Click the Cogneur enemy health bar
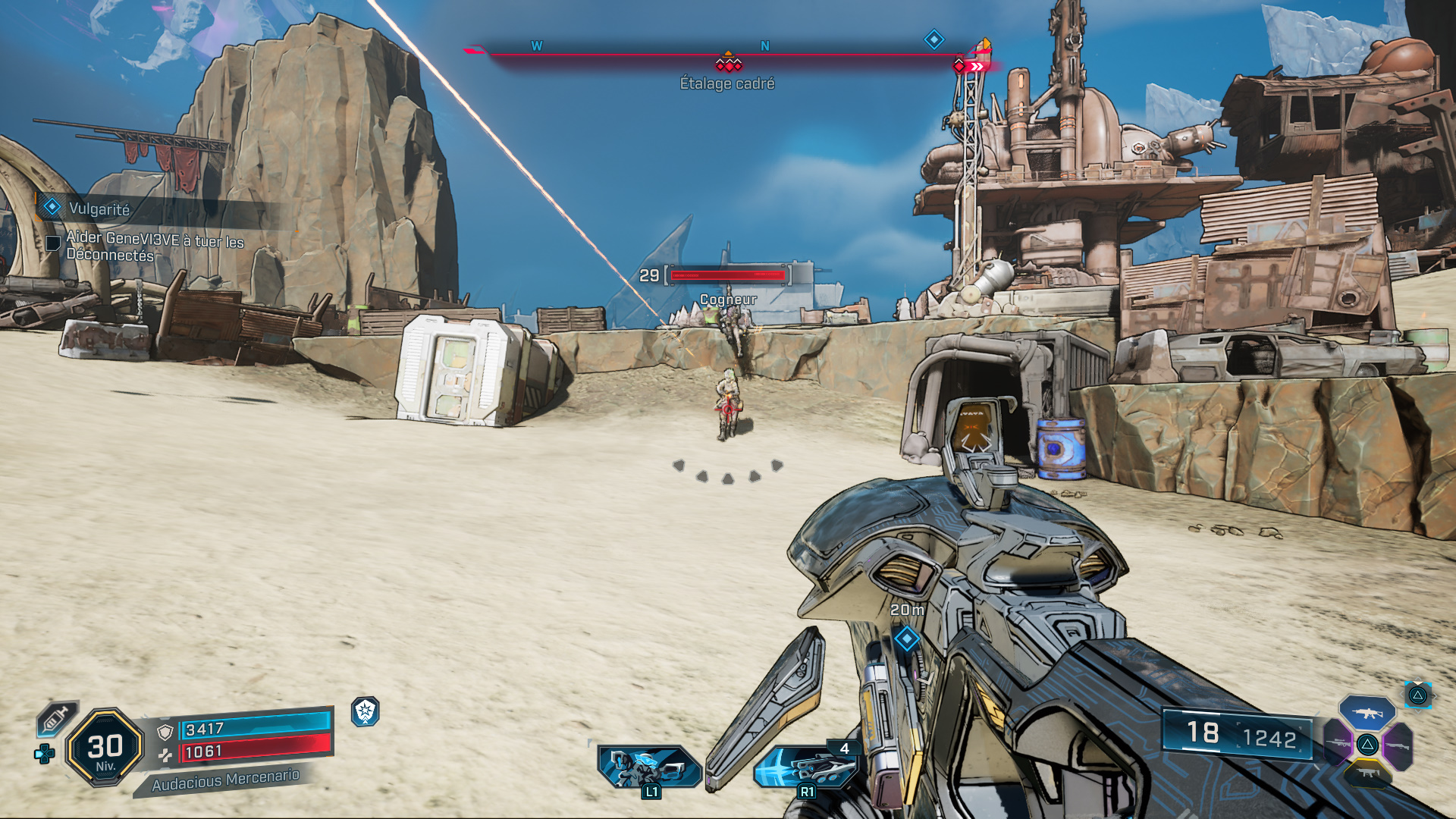Screen dimensions: 1456x819 point(726,276)
